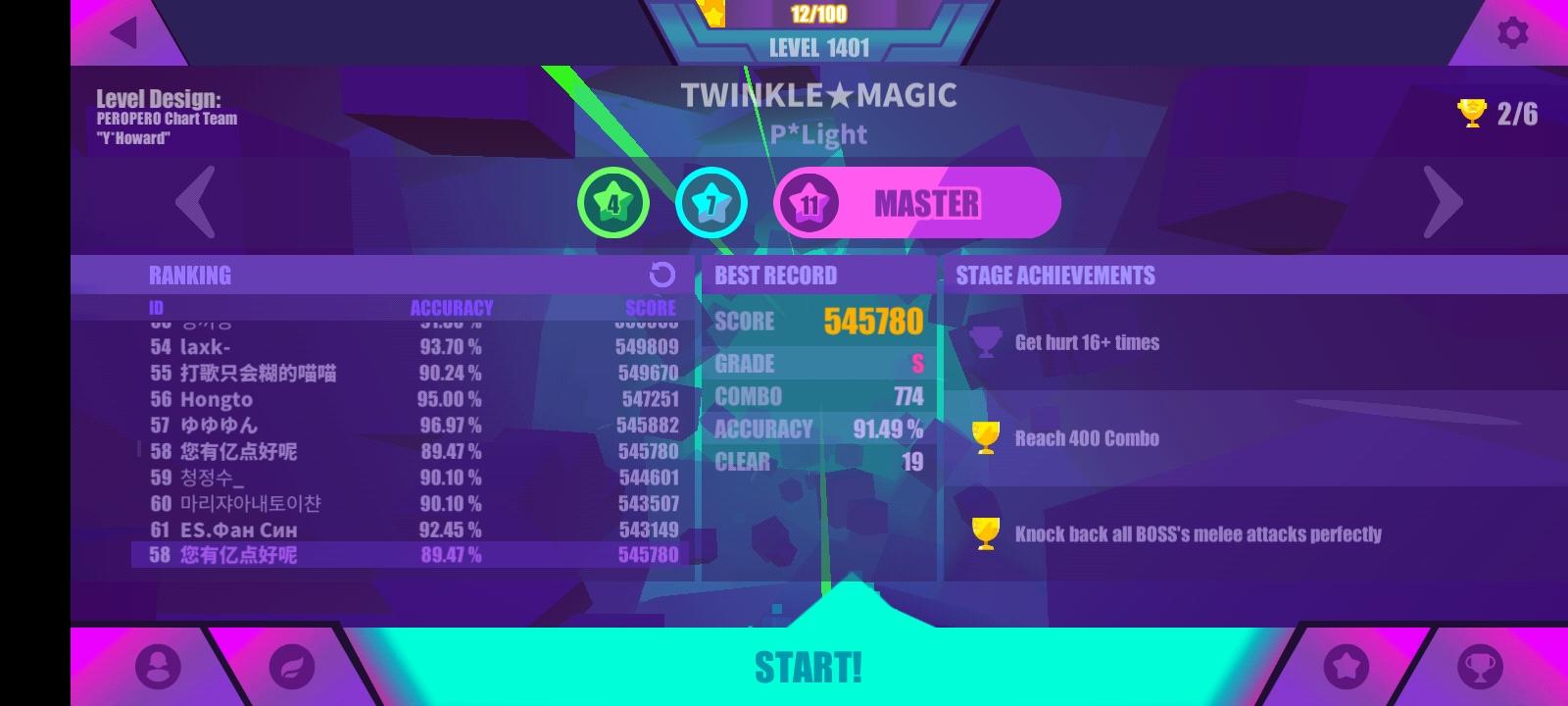
Task: Click the trophy counter showing 2/6
Action: (x=1497, y=111)
